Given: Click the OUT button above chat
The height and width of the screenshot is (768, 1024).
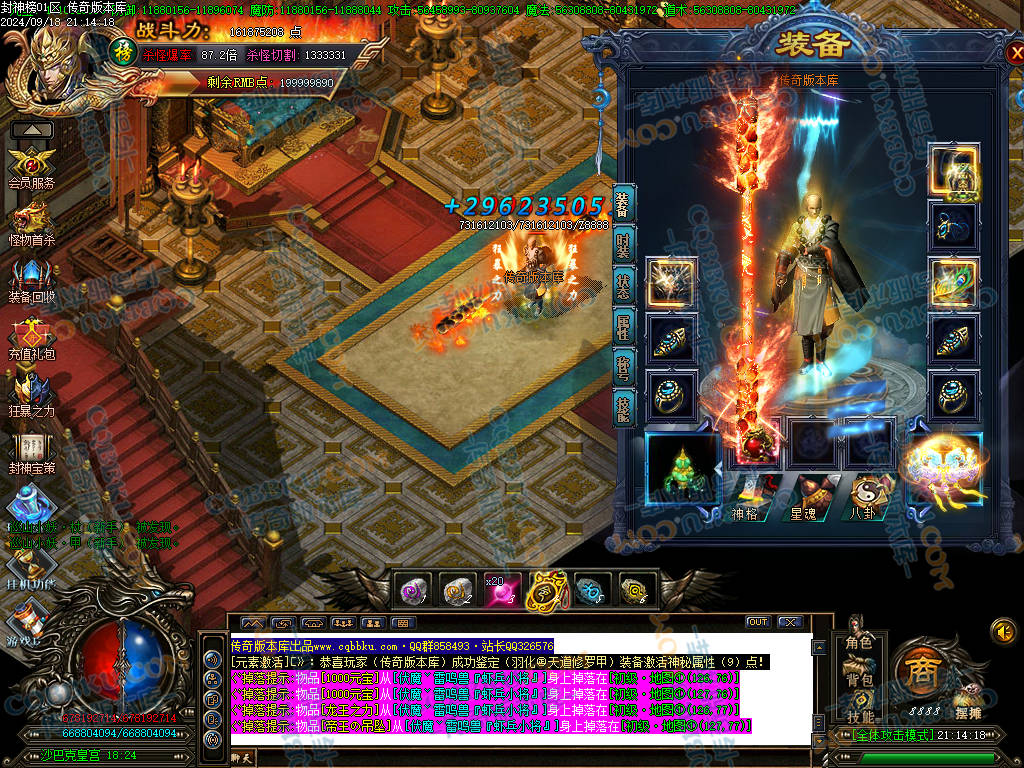Looking at the screenshot, I should [x=757, y=622].
